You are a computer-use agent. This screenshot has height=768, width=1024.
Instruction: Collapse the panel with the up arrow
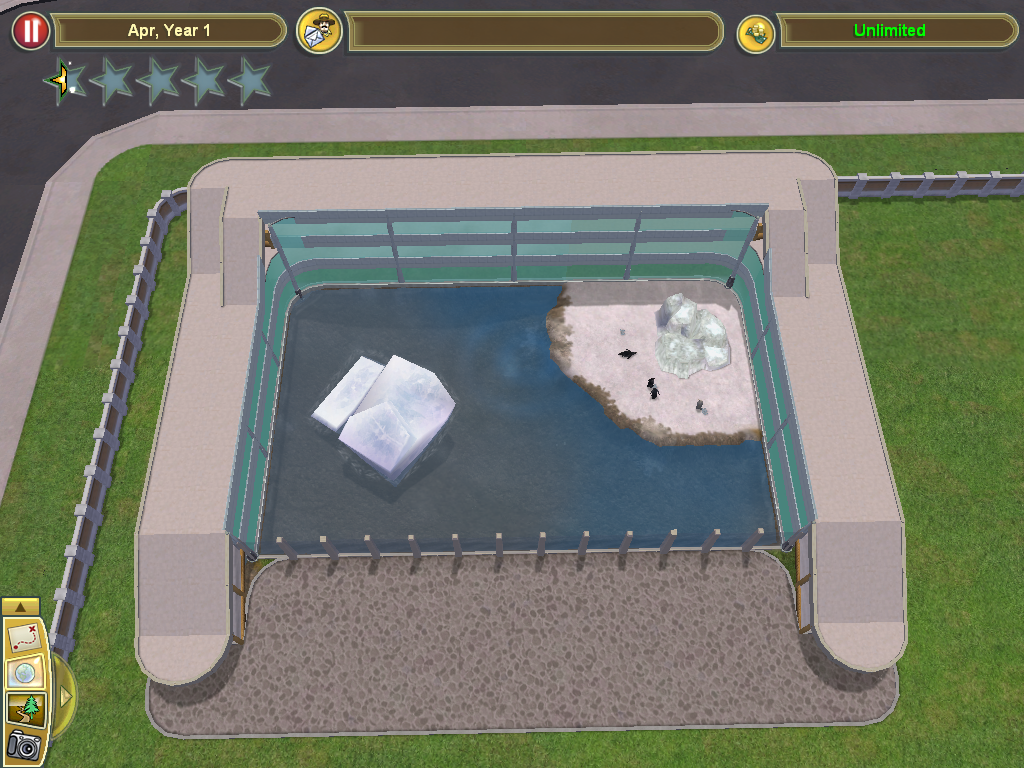tap(21, 606)
